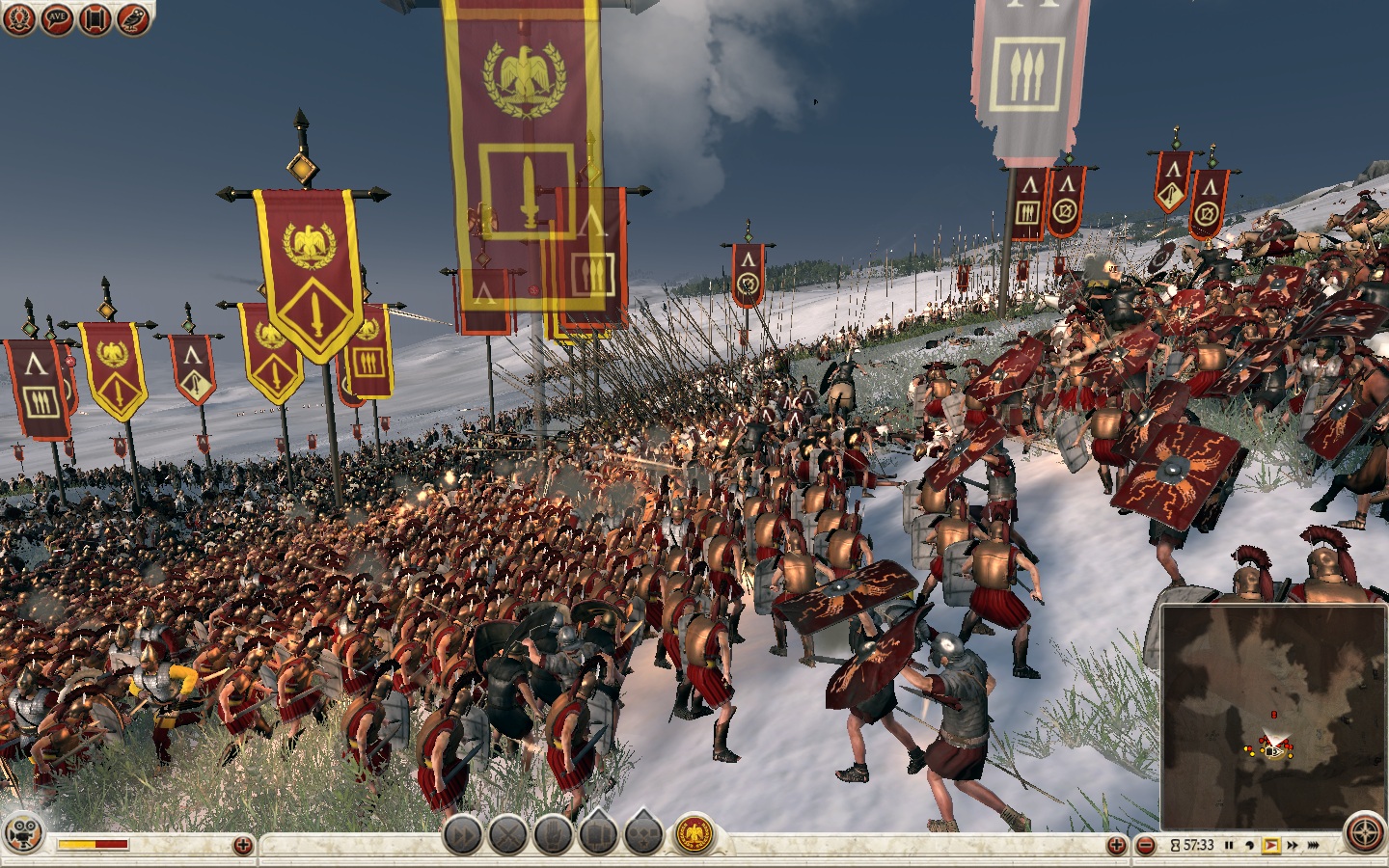Pause the battle

click(x=1229, y=846)
